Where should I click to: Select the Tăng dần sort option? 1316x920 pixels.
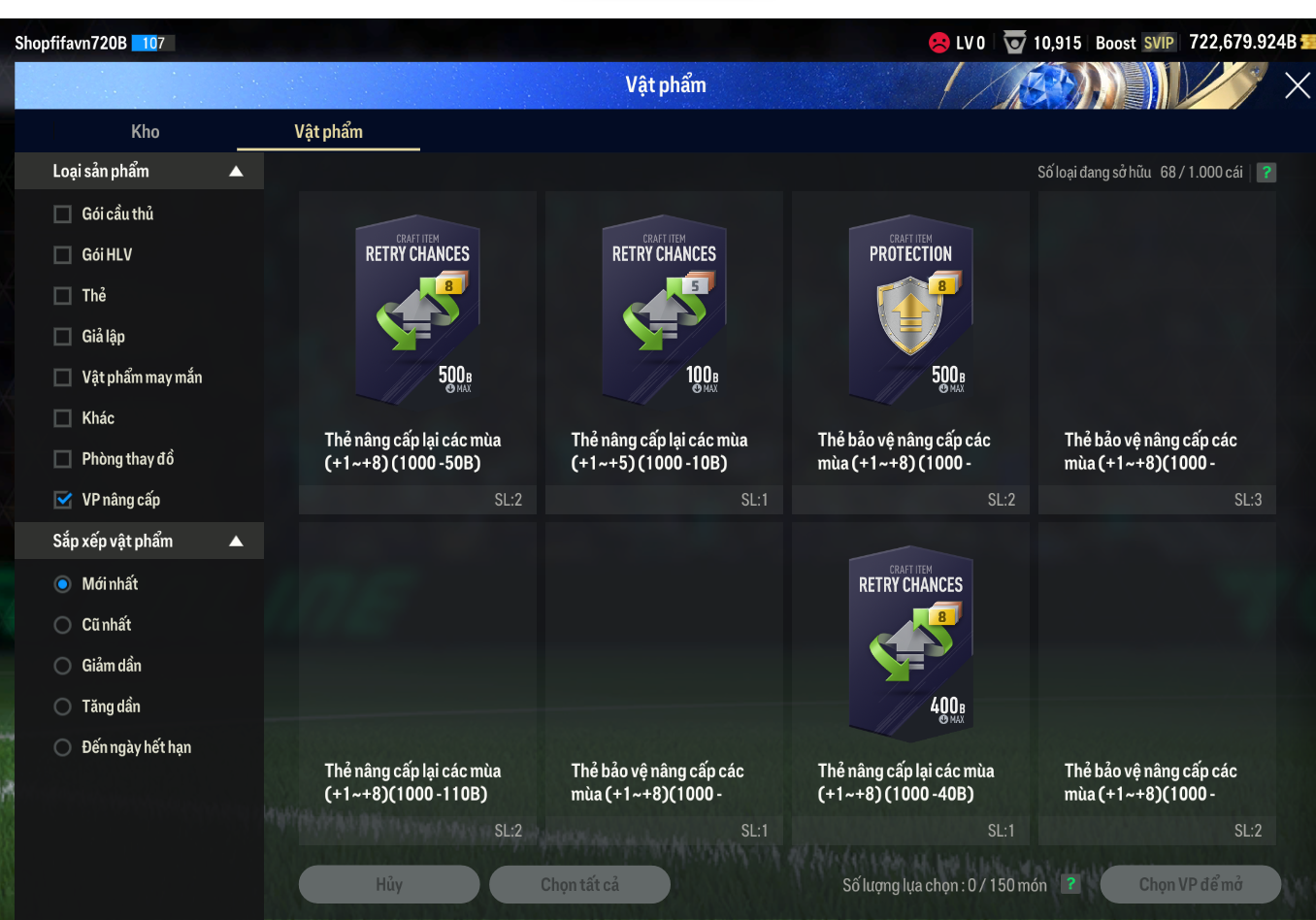[63, 706]
